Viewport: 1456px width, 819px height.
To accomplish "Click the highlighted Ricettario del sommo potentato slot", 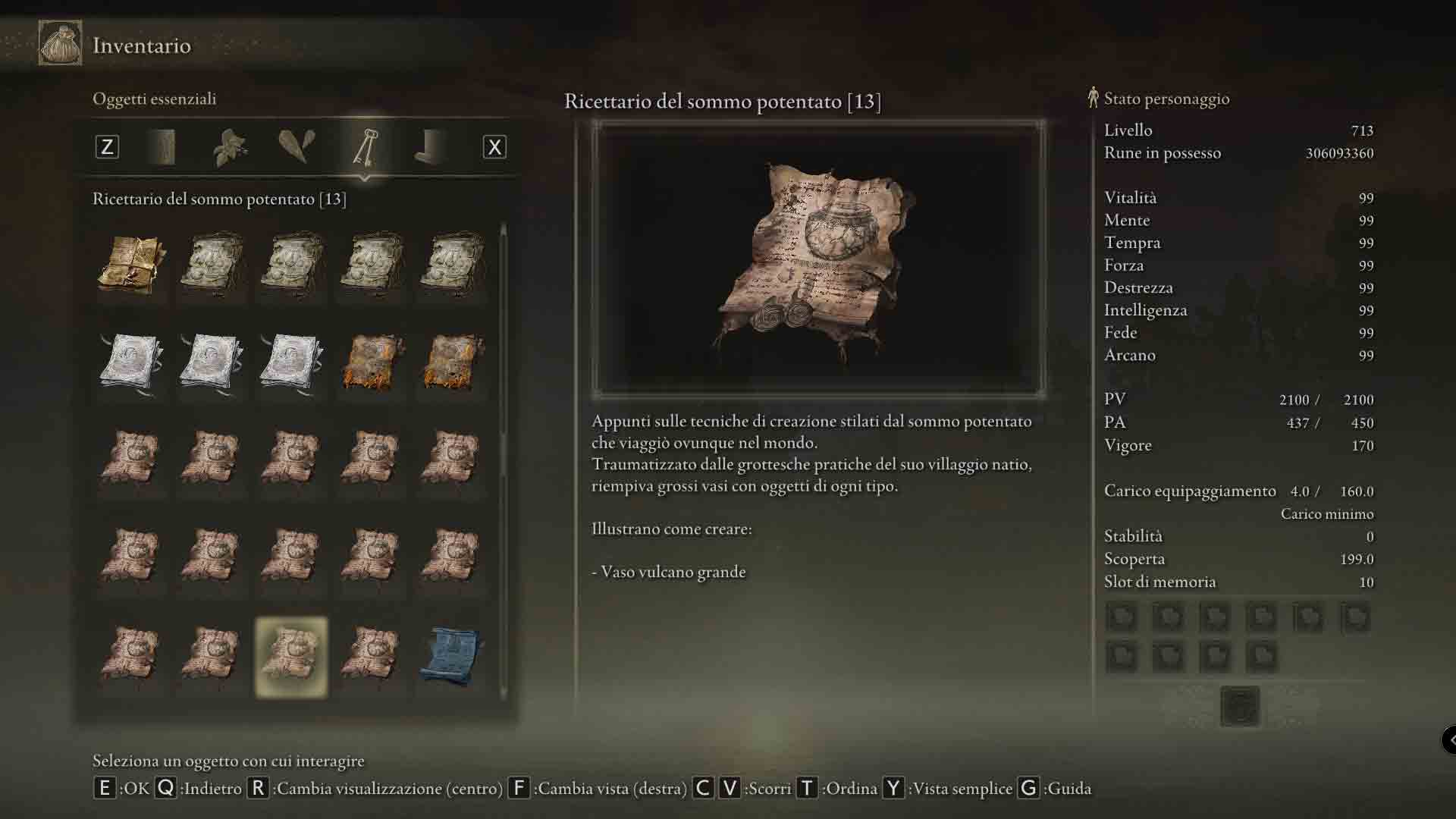I will 291,657.
